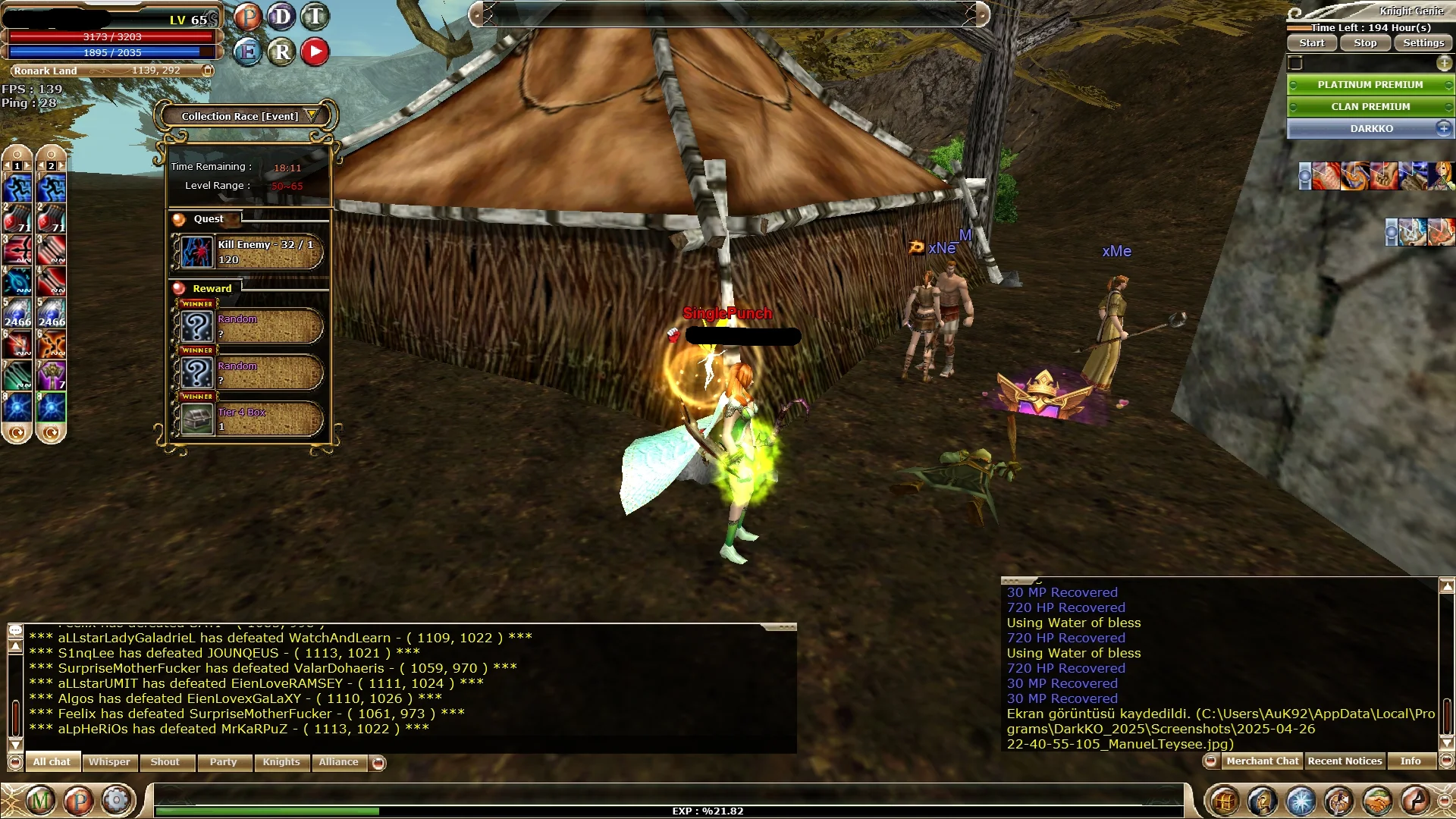
Task: Switch to the Shout chat tab
Action: coord(165,762)
